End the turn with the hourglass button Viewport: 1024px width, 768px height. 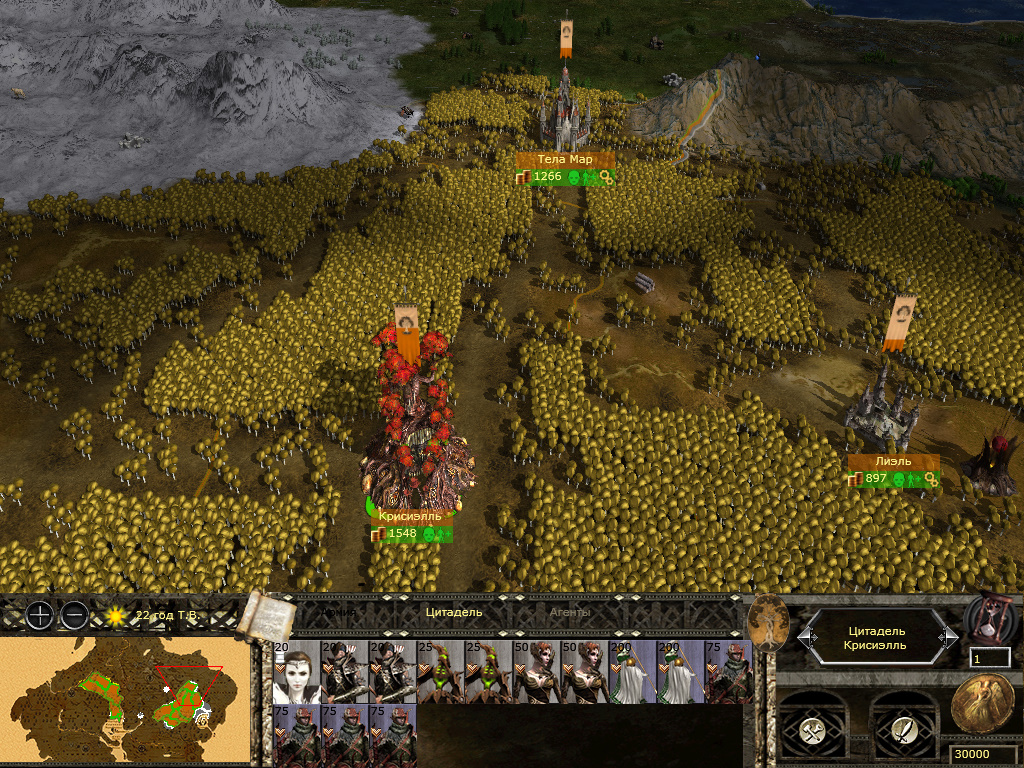(x=989, y=620)
